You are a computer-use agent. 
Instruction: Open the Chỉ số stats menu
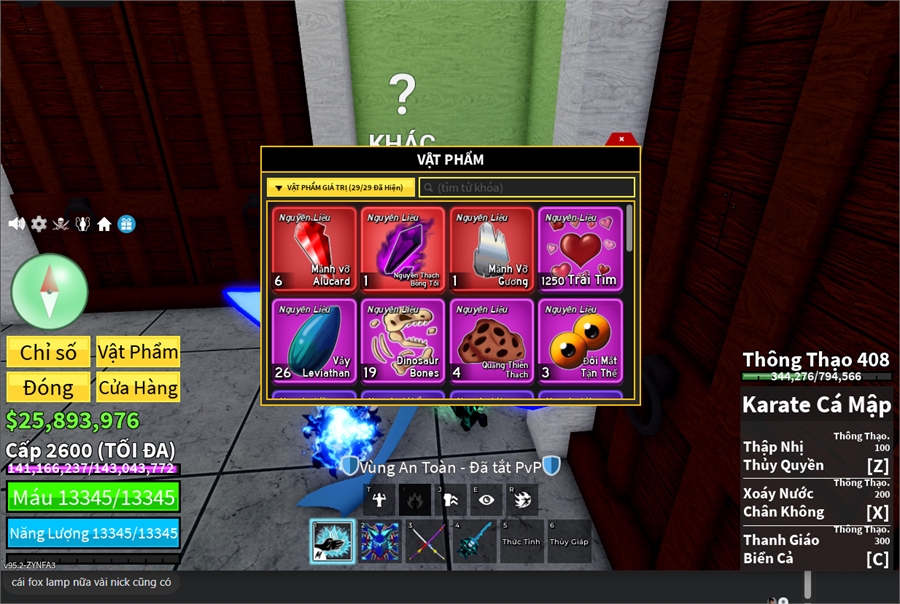pos(48,352)
